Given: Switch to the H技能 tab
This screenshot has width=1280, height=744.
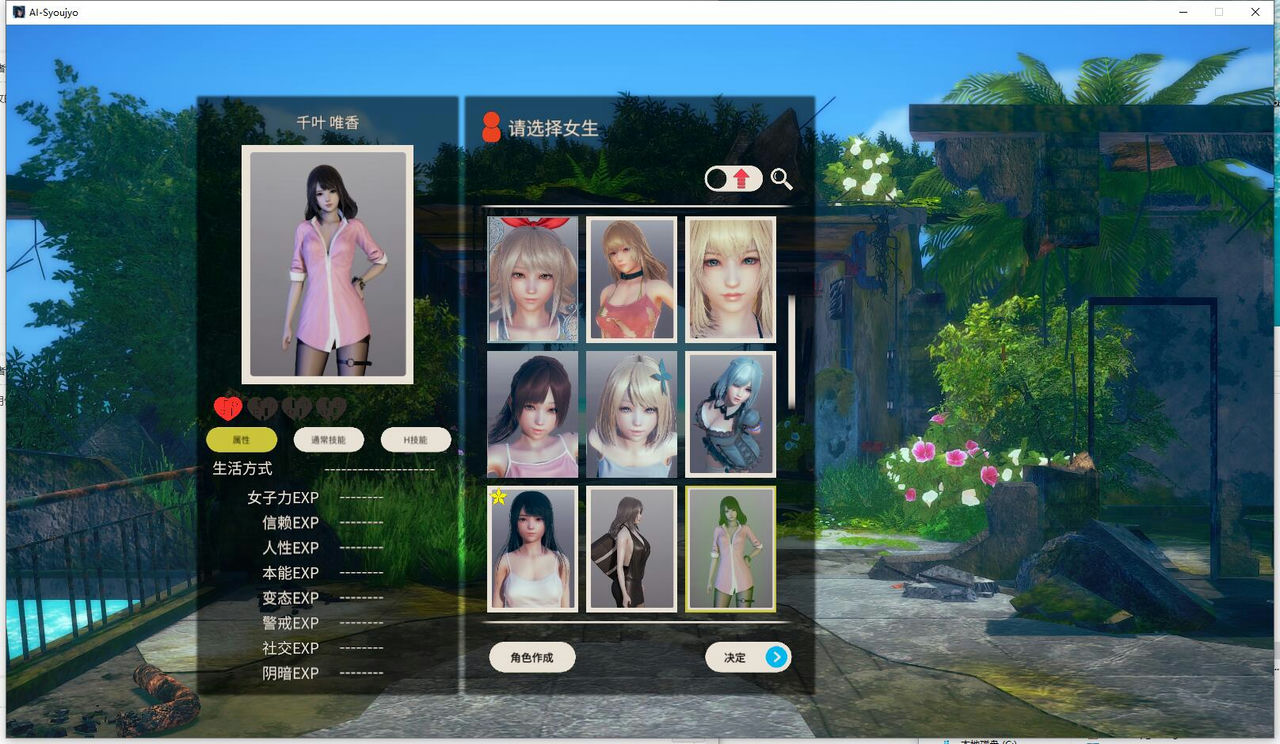Looking at the screenshot, I should coord(416,440).
